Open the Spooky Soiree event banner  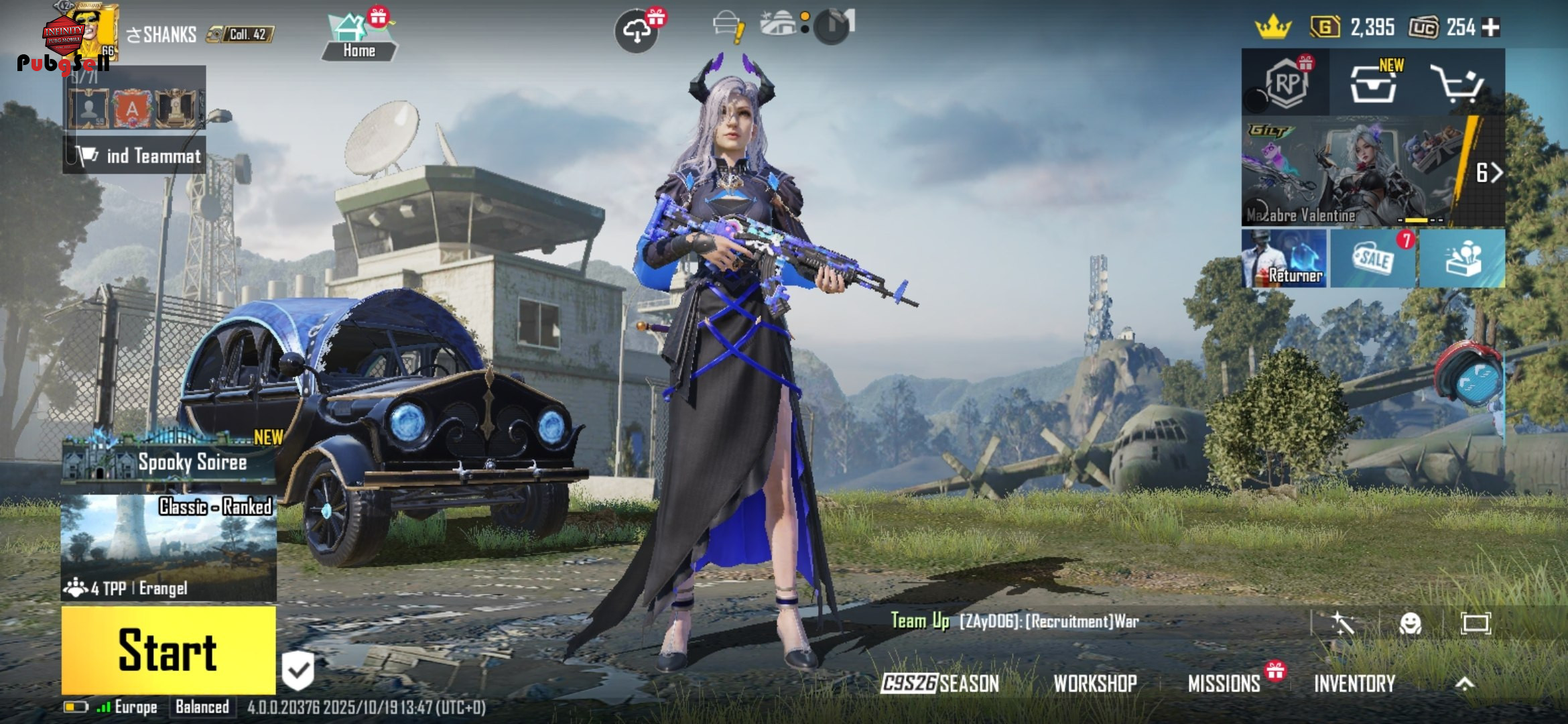click(x=169, y=459)
